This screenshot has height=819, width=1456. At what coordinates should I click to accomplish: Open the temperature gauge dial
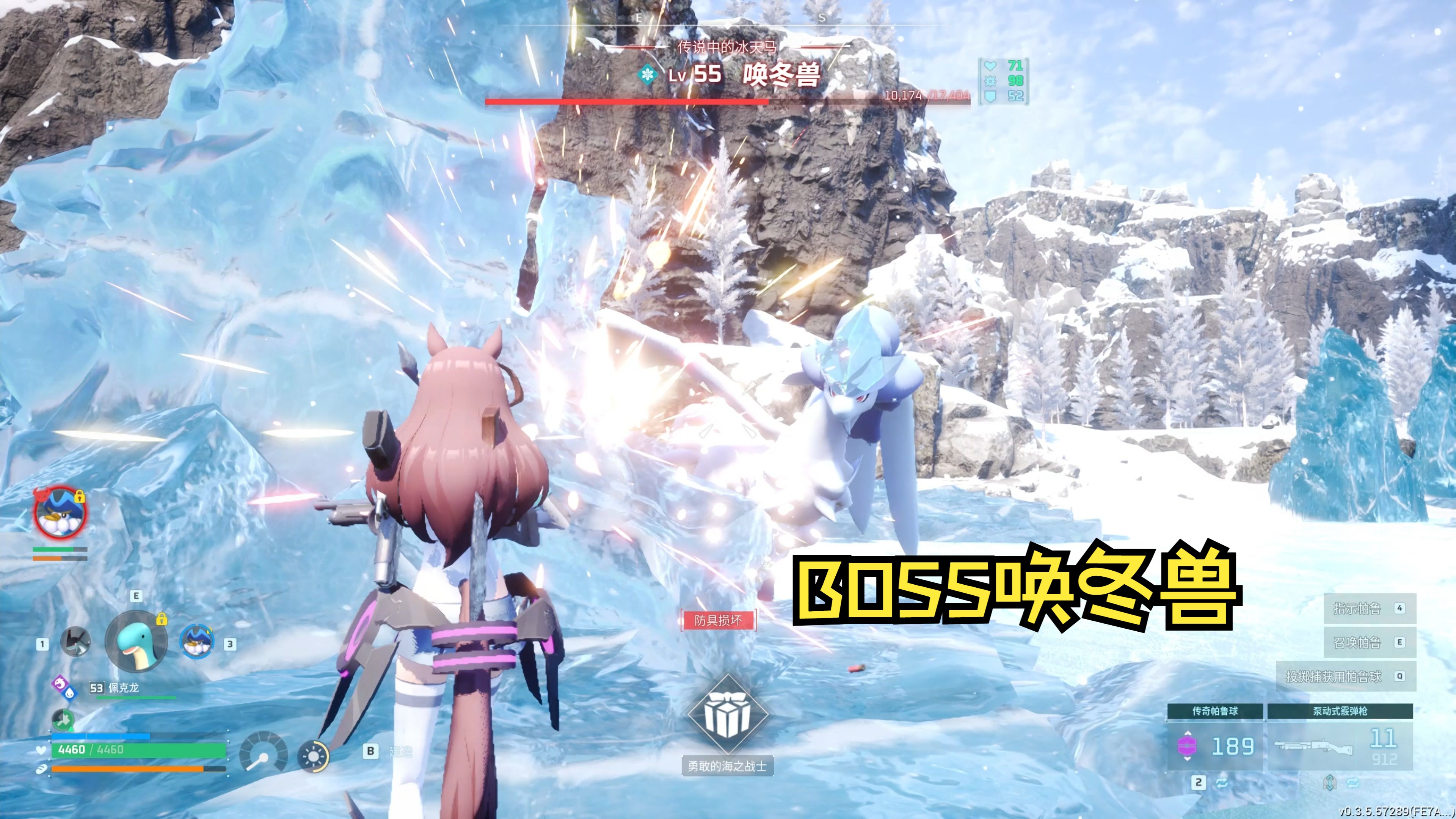(263, 752)
